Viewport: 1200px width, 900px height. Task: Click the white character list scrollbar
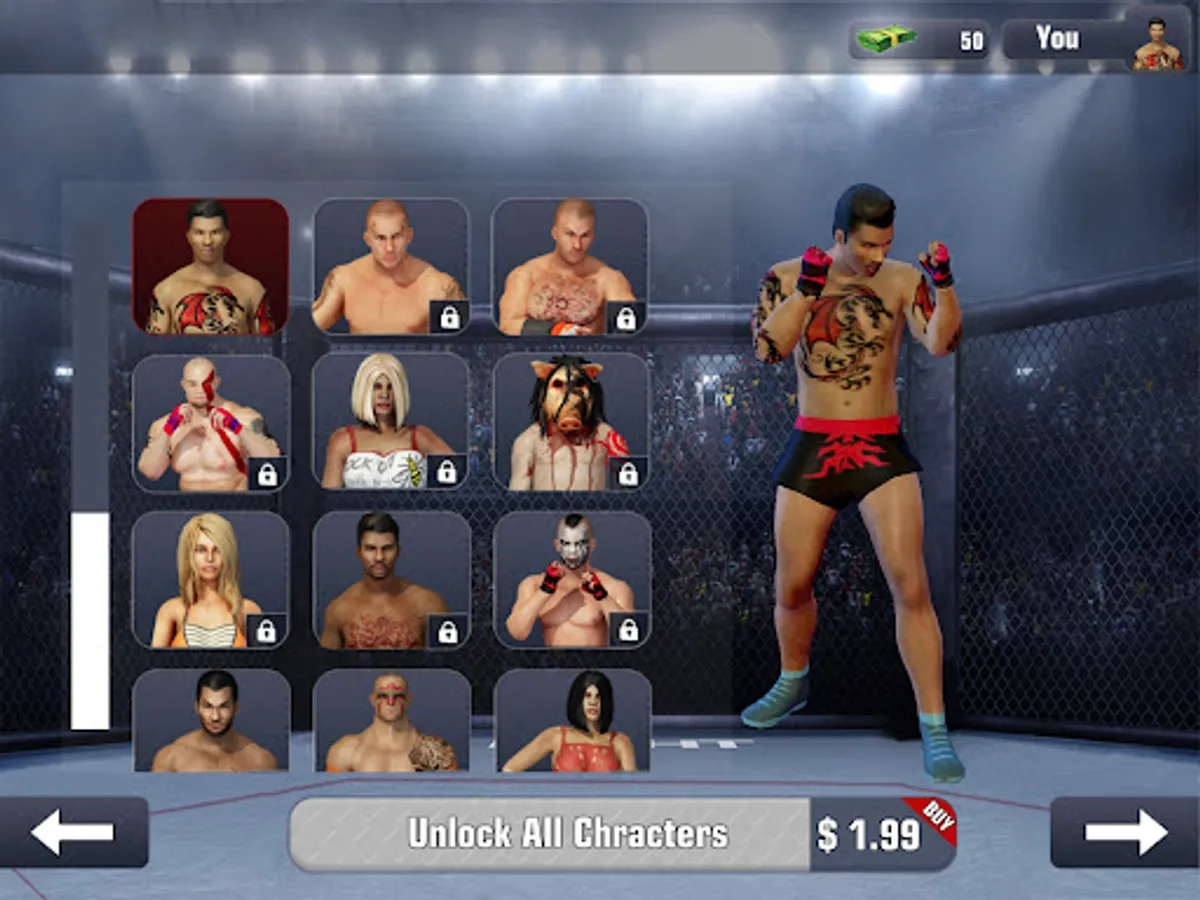coord(90,620)
